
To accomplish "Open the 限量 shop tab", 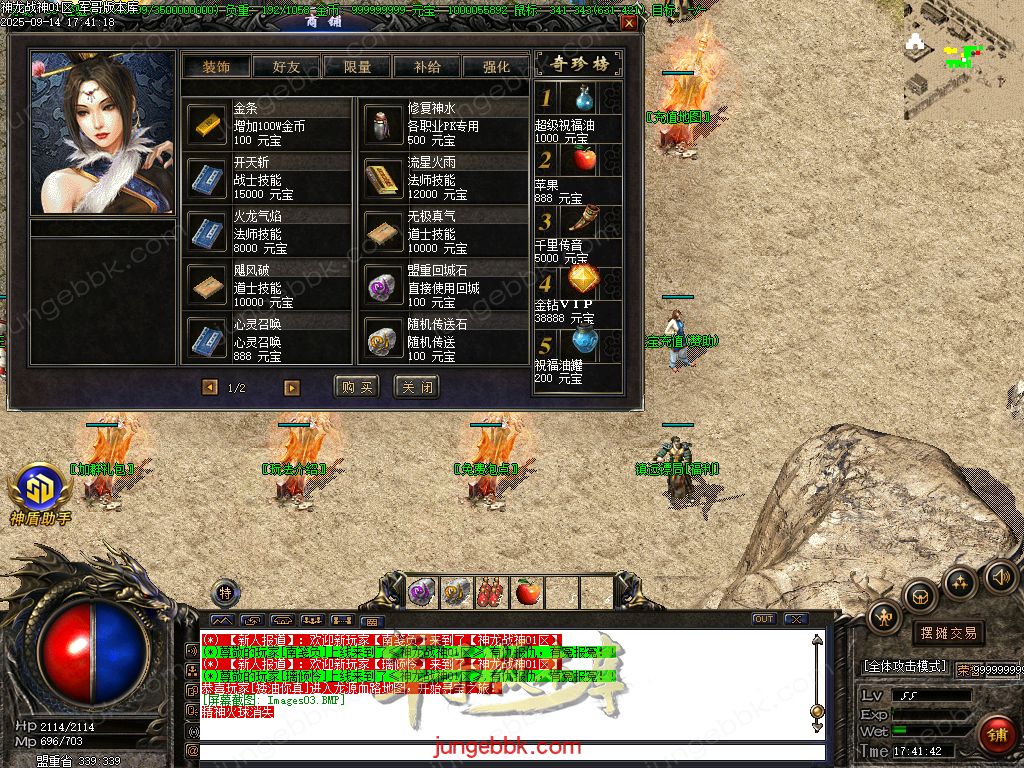I will (x=357, y=67).
